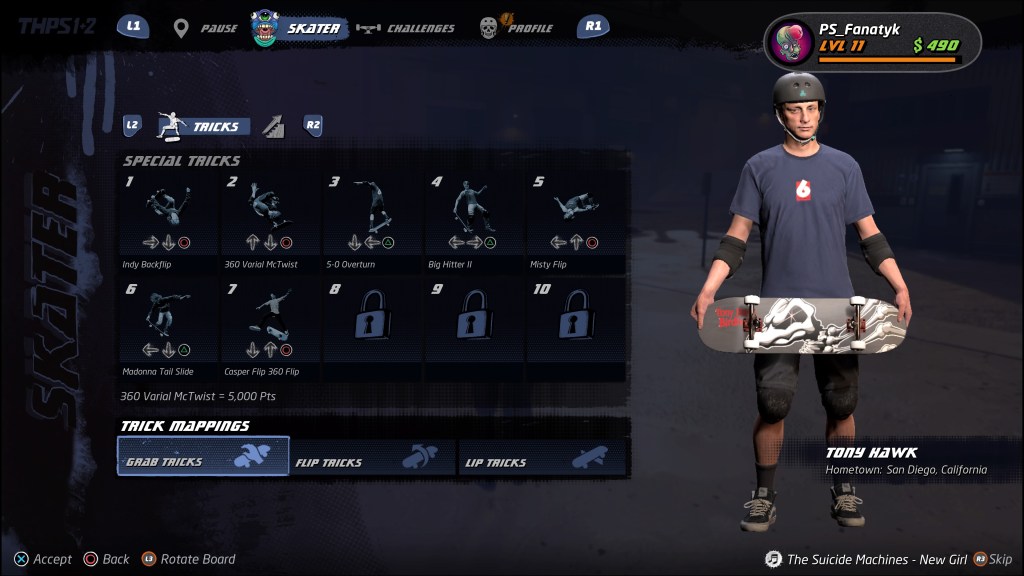
Task: Choose the Misty Flip special slot
Action: click(x=576, y=220)
